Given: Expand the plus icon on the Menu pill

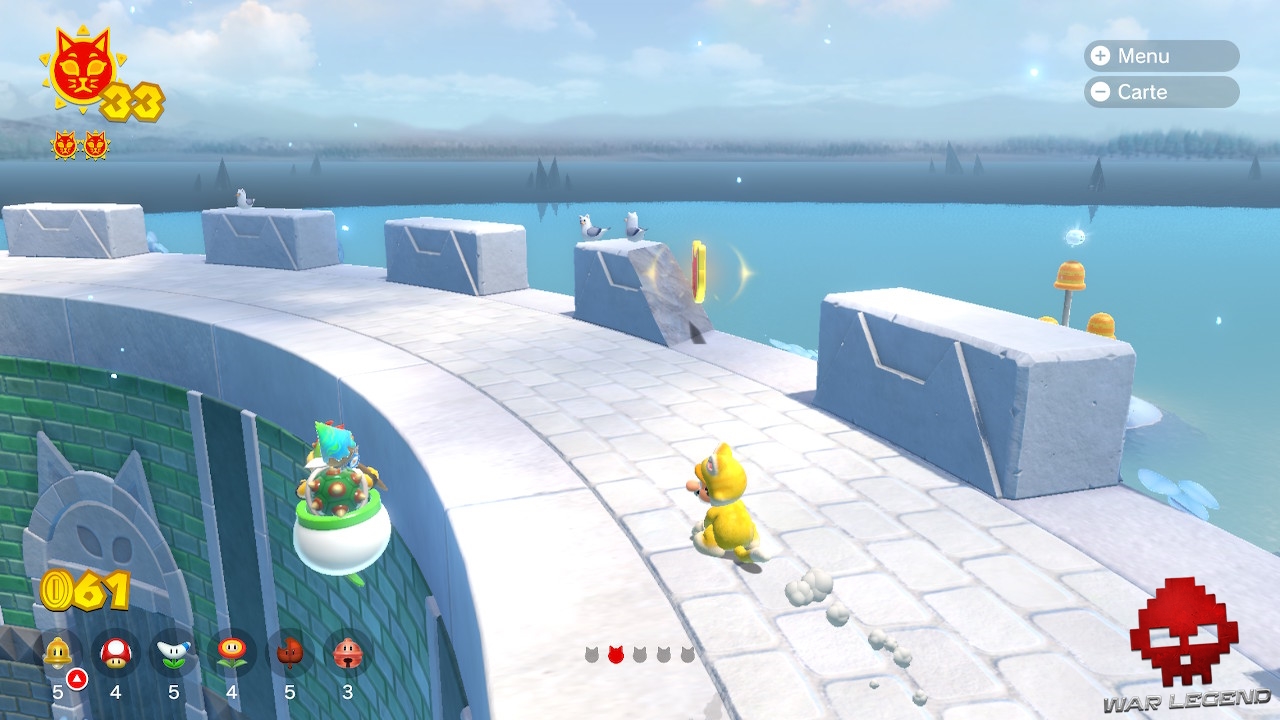Looking at the screenshot, I should (x=1101, y=56).
